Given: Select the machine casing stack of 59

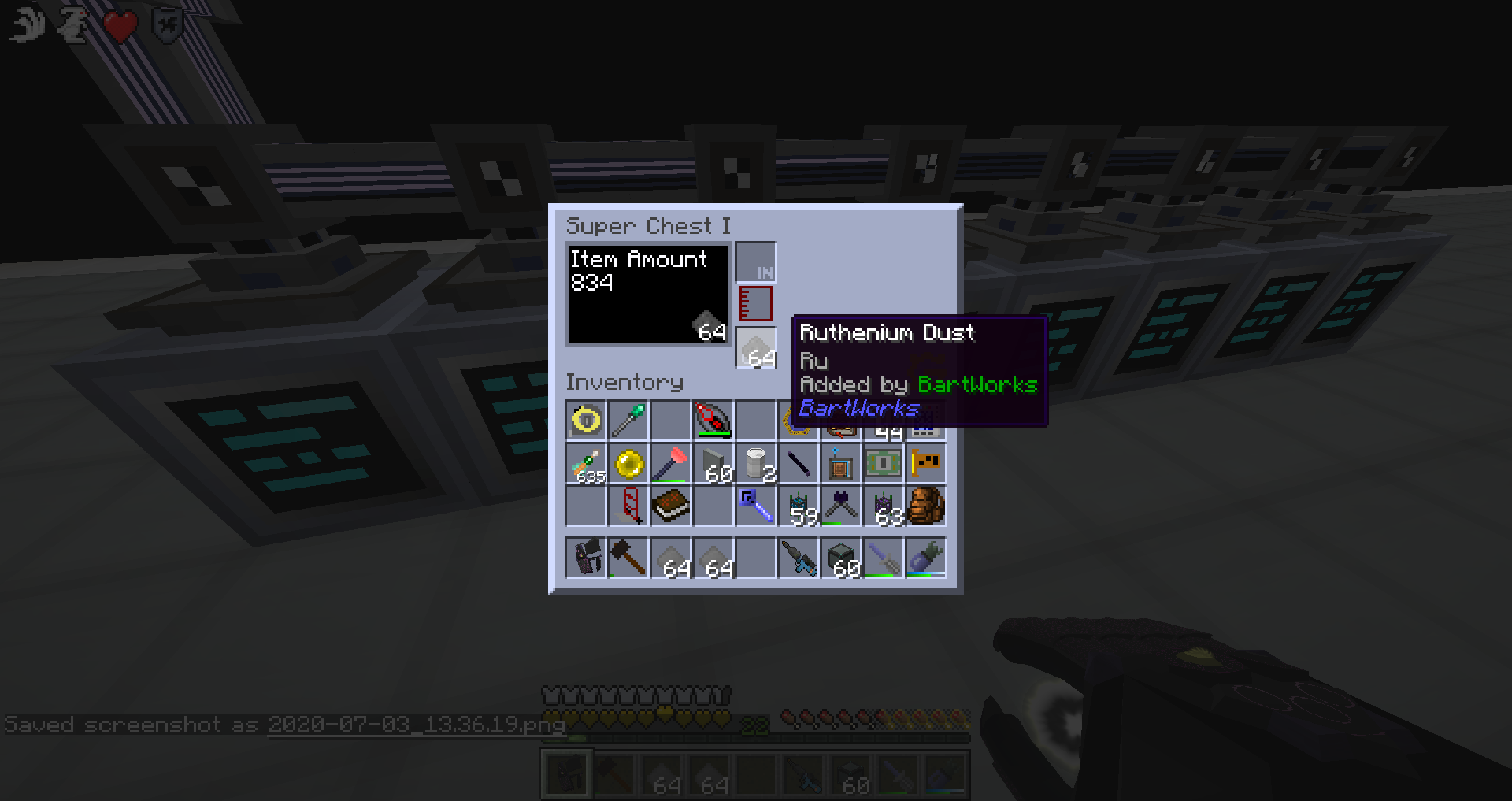Looking at the screenshot, I should [799, 506].
